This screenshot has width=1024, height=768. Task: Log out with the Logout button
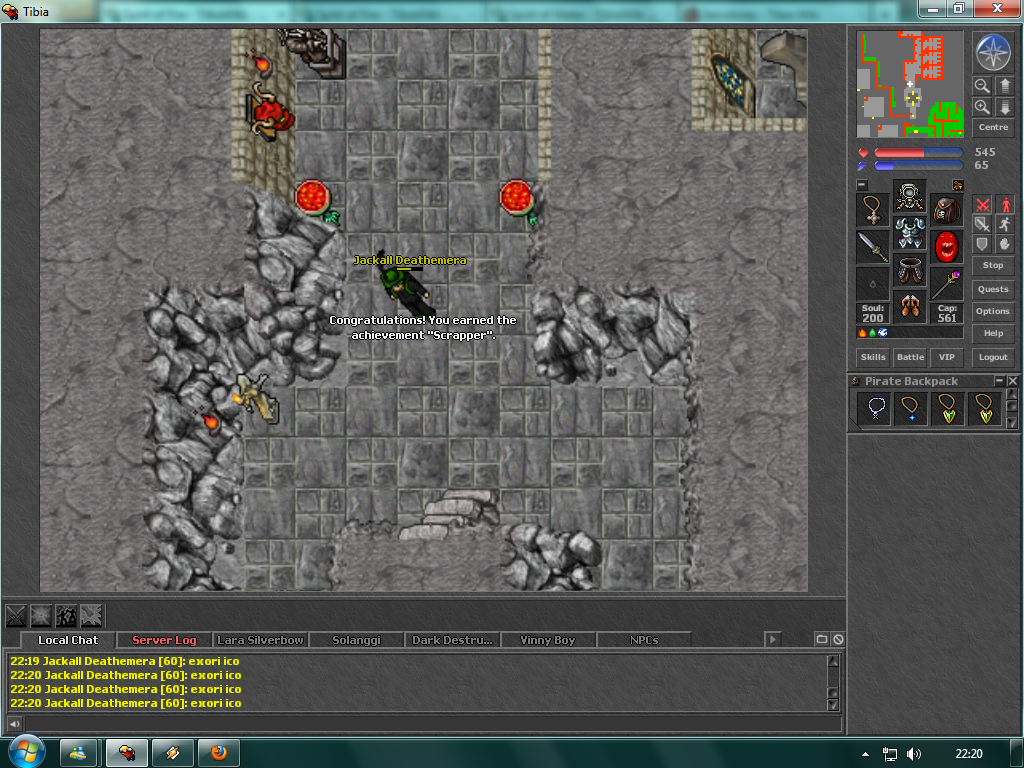(992, 357)
